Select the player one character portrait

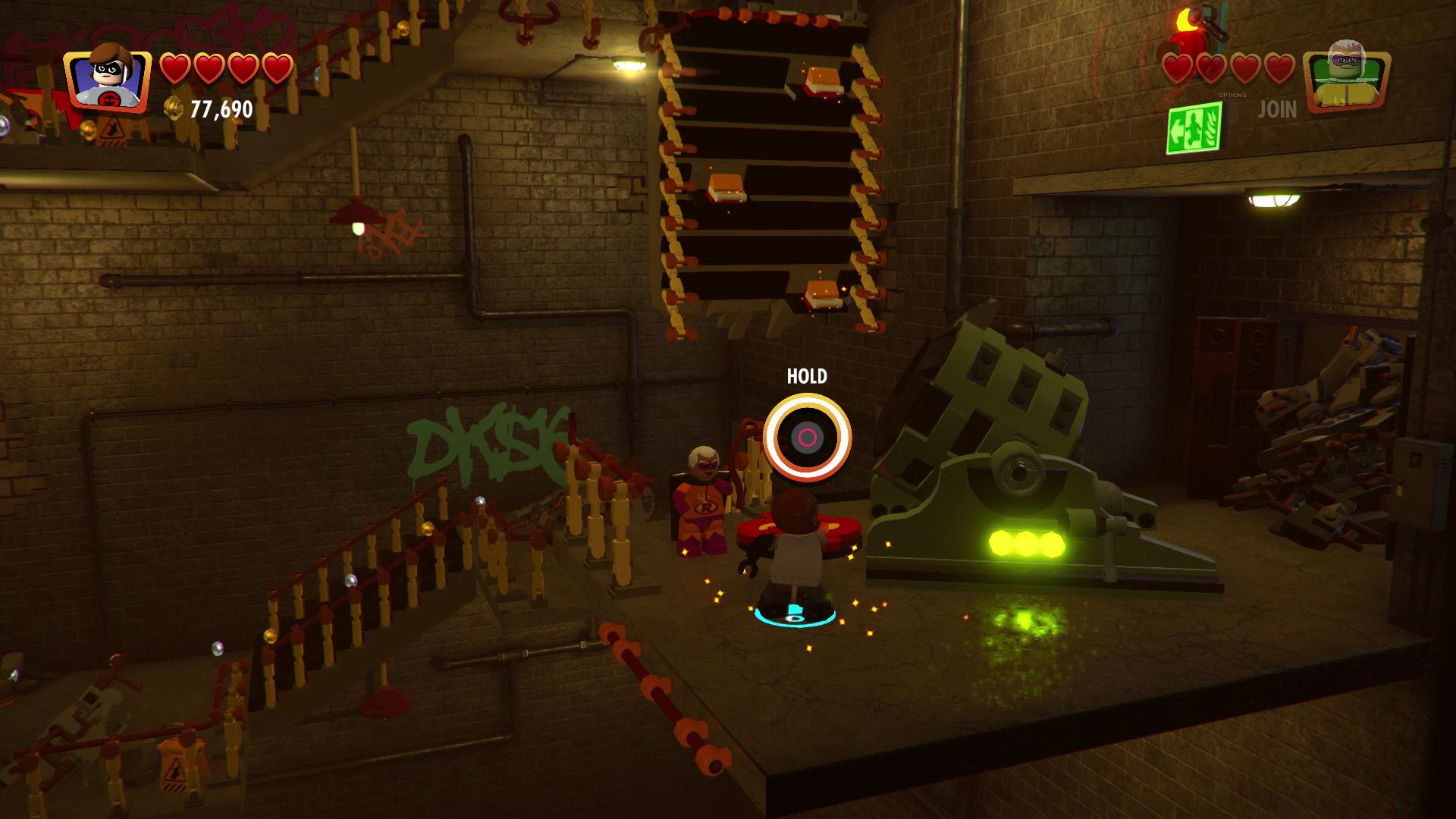(107, 78)
